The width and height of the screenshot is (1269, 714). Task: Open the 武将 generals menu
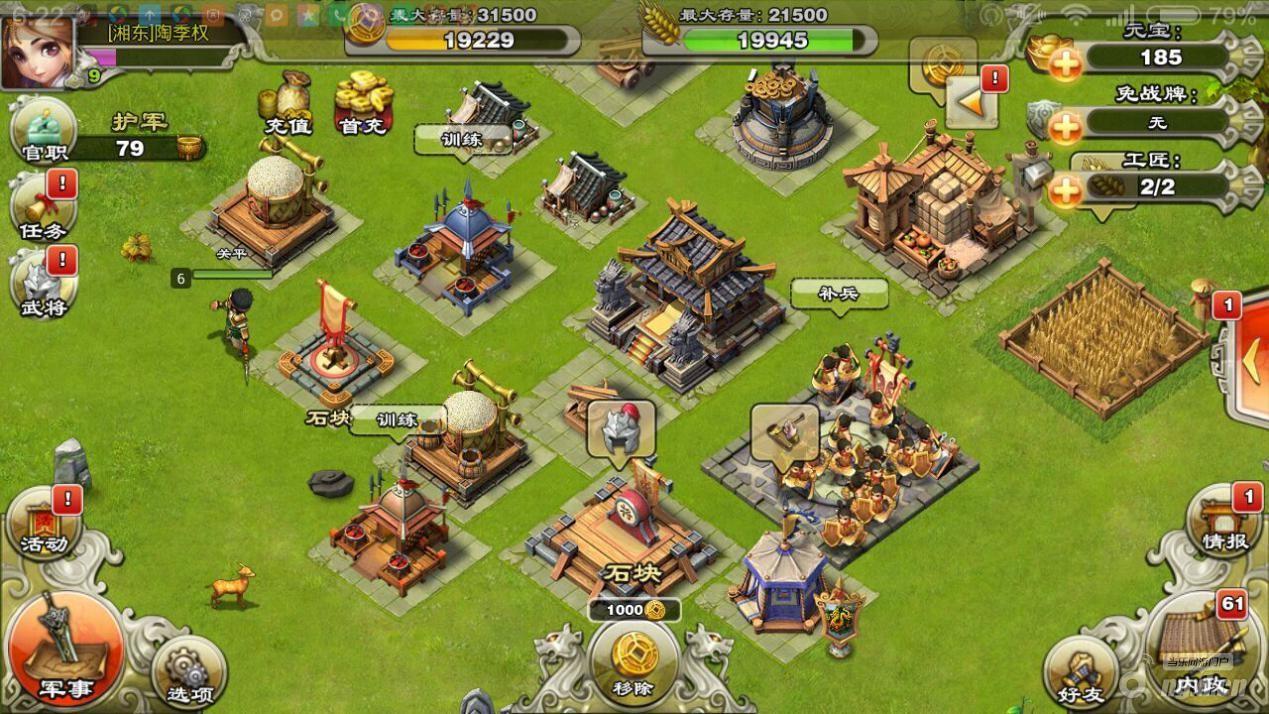point(43,284)
